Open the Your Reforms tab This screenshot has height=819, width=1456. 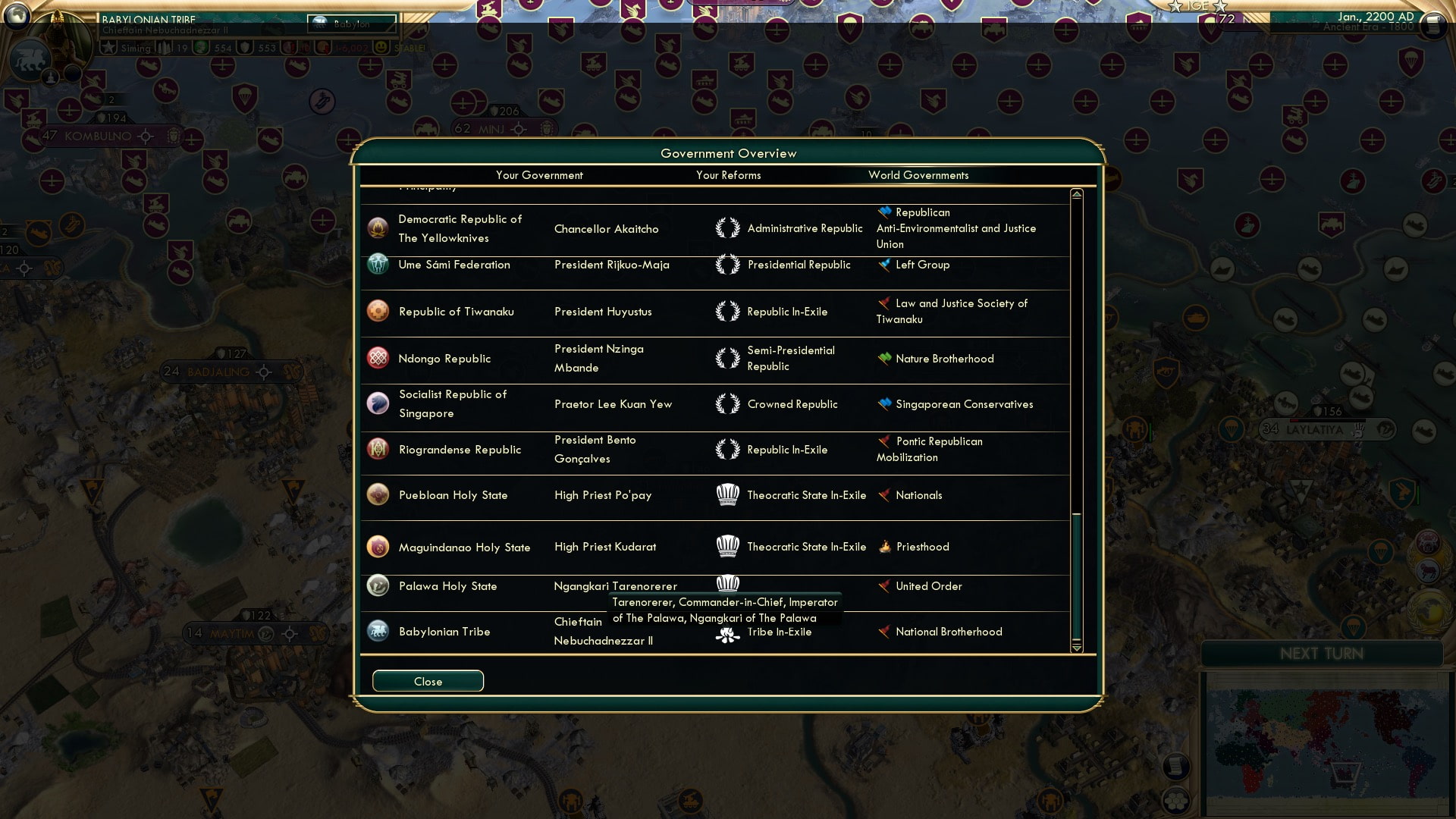click(x=728, y=175)
